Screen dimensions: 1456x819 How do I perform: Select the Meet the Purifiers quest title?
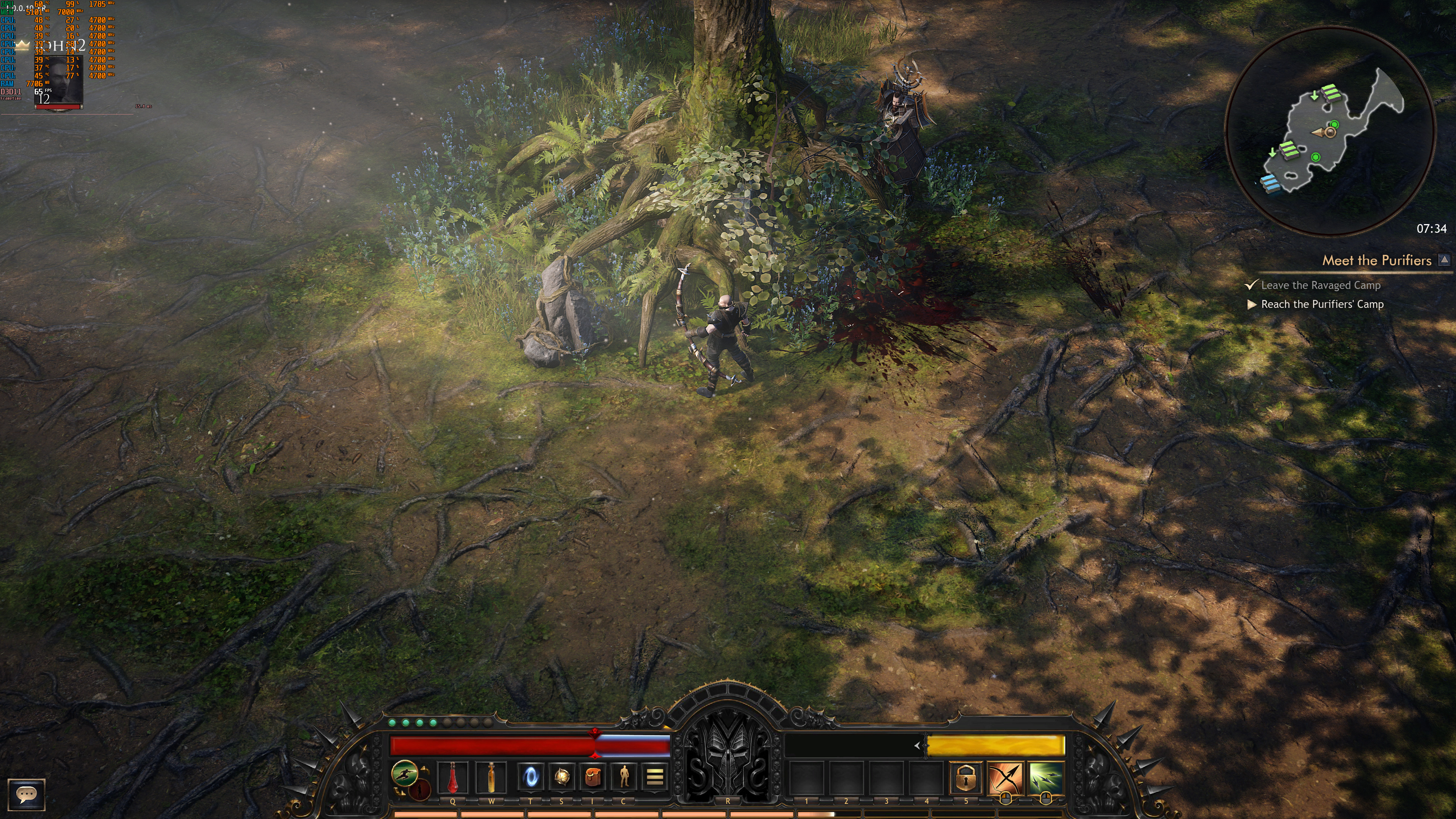coord(1376,260)
